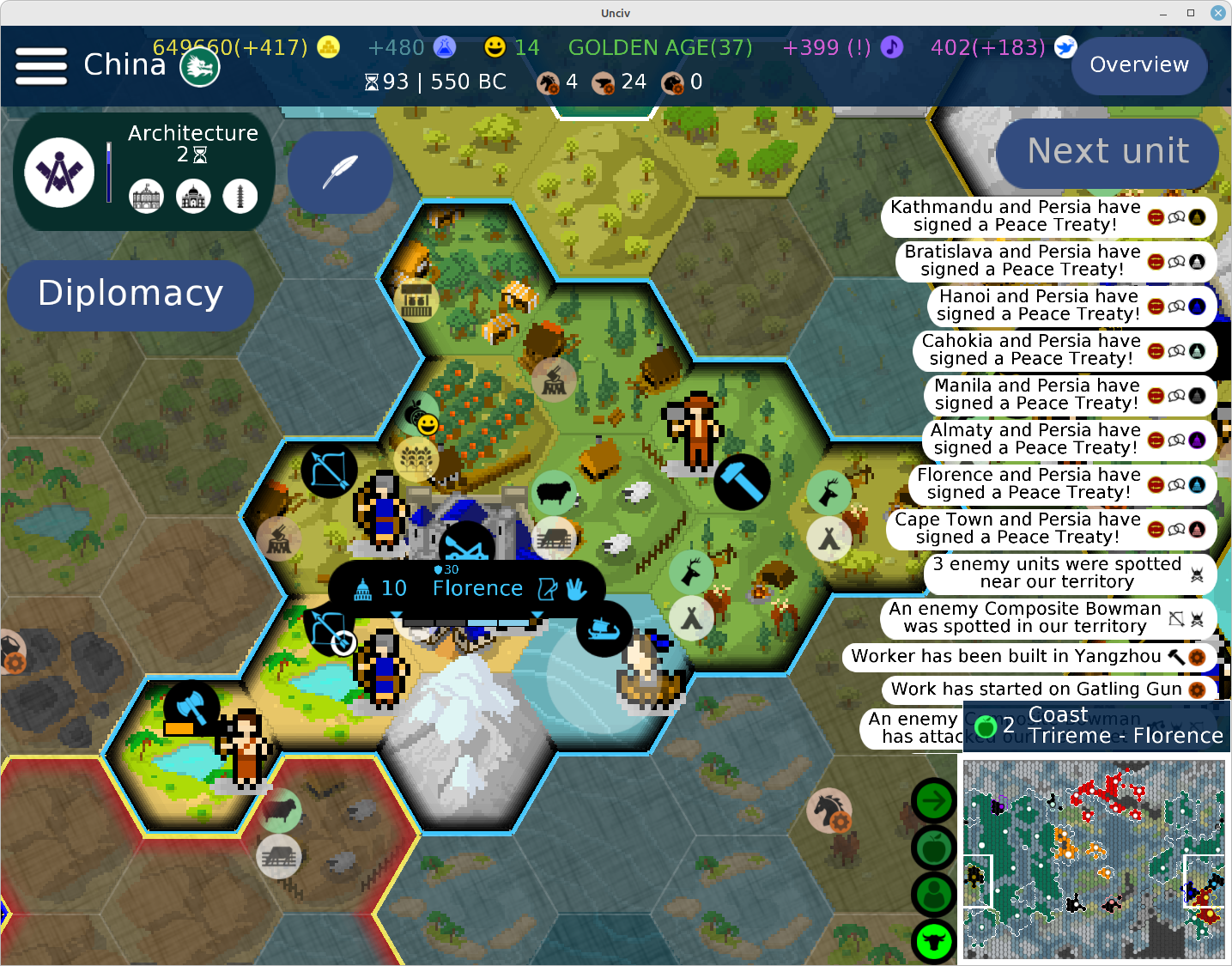The height and width of the screenshot is (966, 1232).
Task: Toggle tile yields with the apple minimap button
Action: pyautogui.click(x=933, y=848)
